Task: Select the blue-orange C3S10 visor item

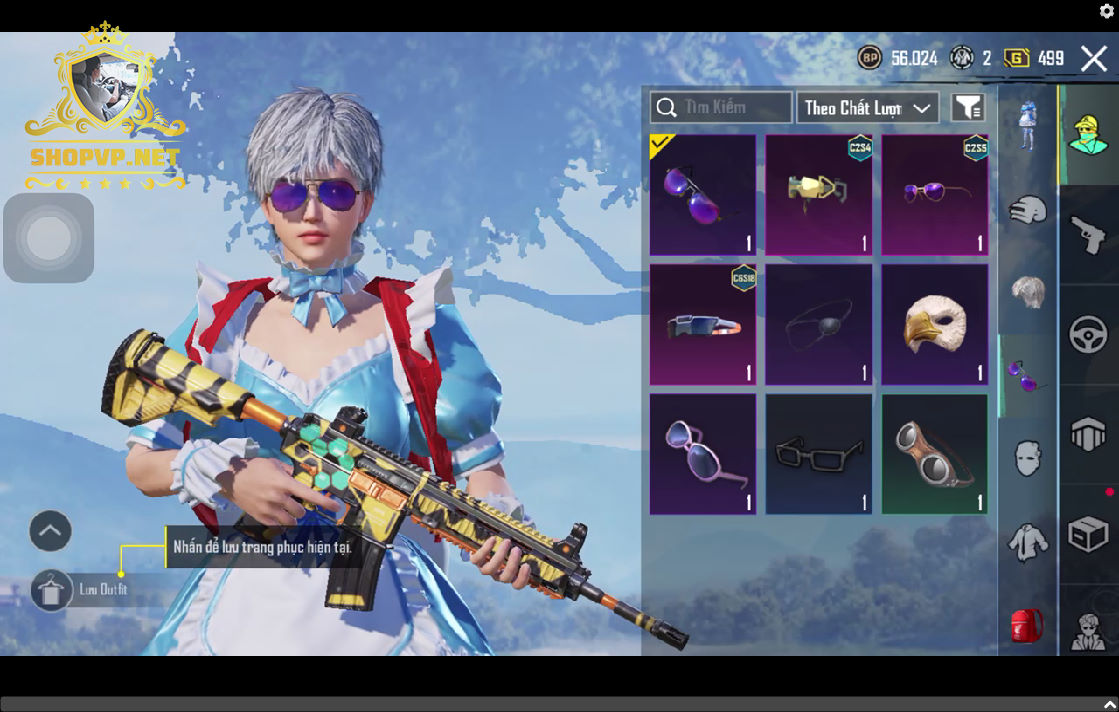Action: coord(703,325)
